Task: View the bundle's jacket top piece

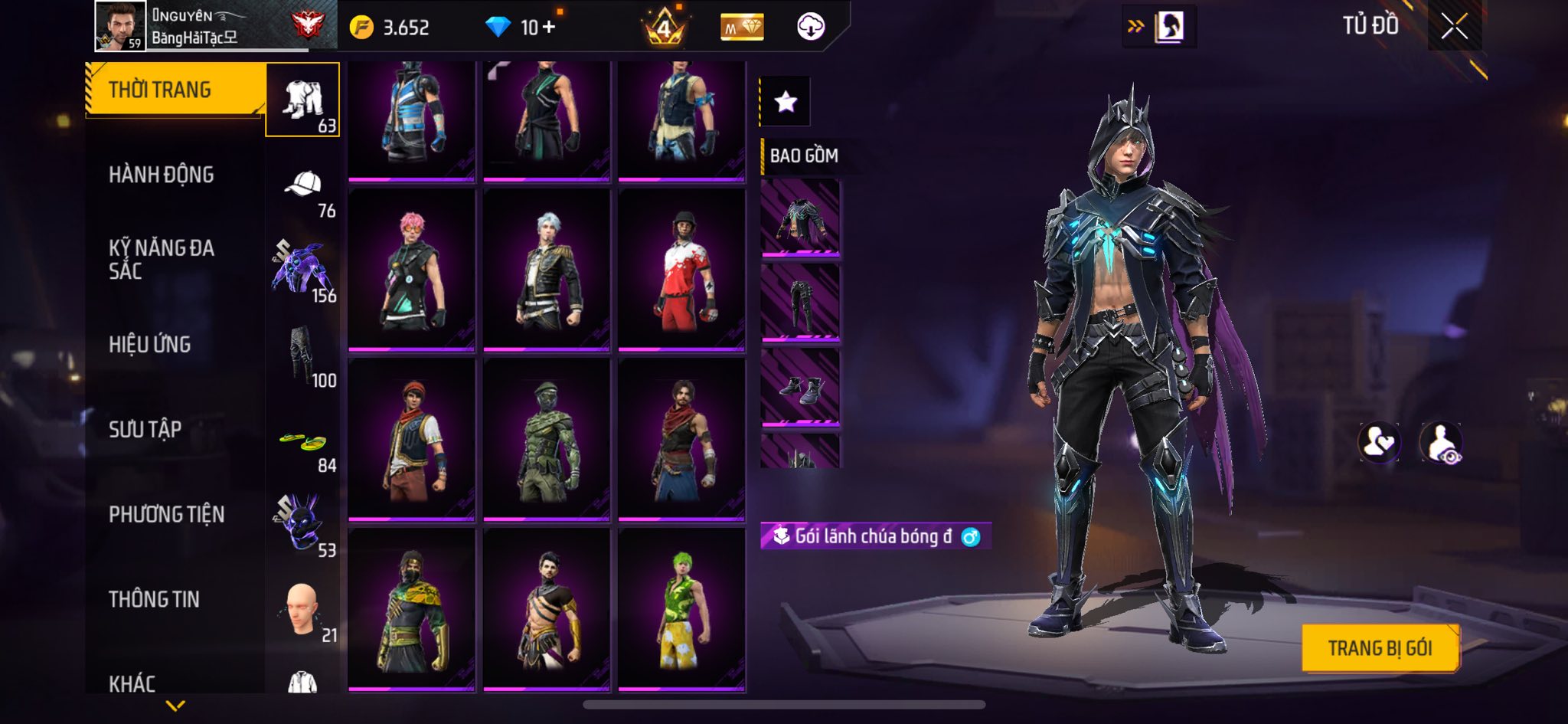Action: [x=800, y=218]
